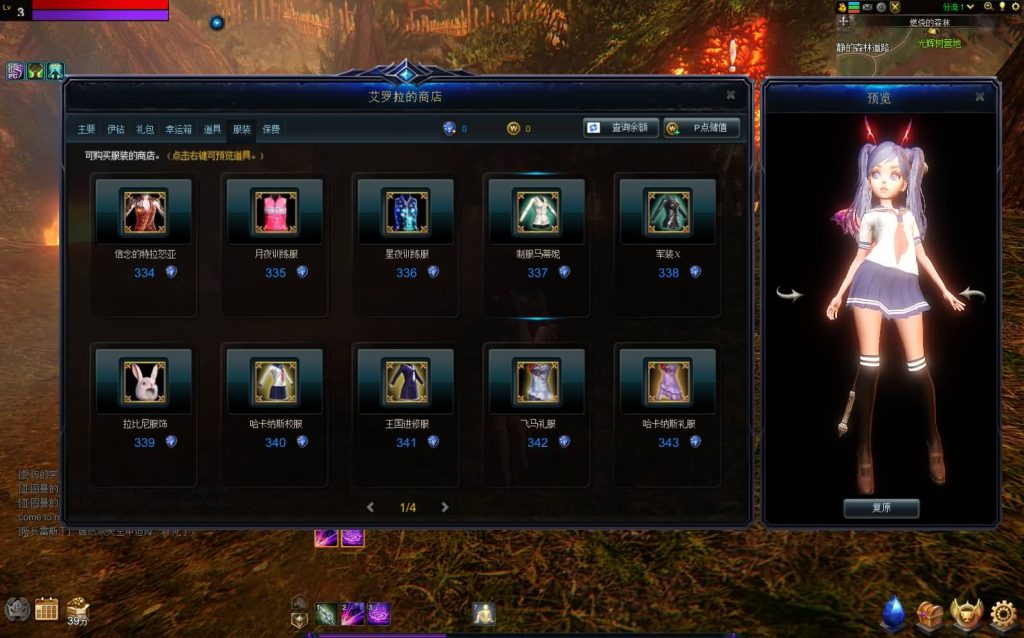Rotate the preview character with left arrow
The height and width of the screenshot is (638, 1024).
click(x=789, y=294)
